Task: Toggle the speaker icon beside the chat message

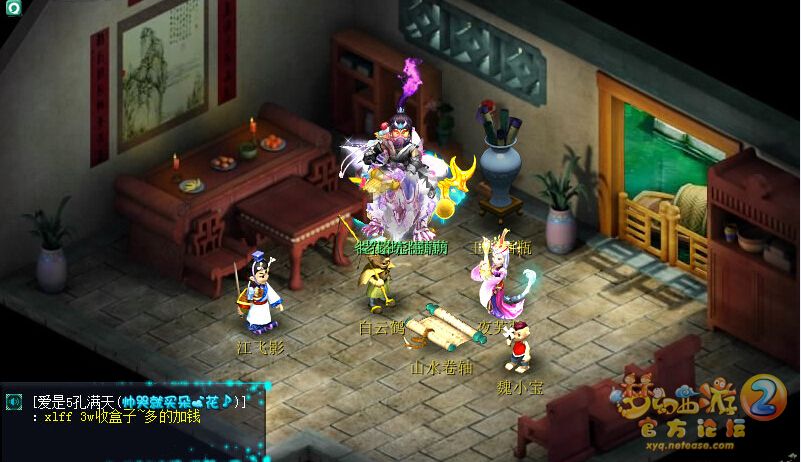Action: (x=14, y=401)
